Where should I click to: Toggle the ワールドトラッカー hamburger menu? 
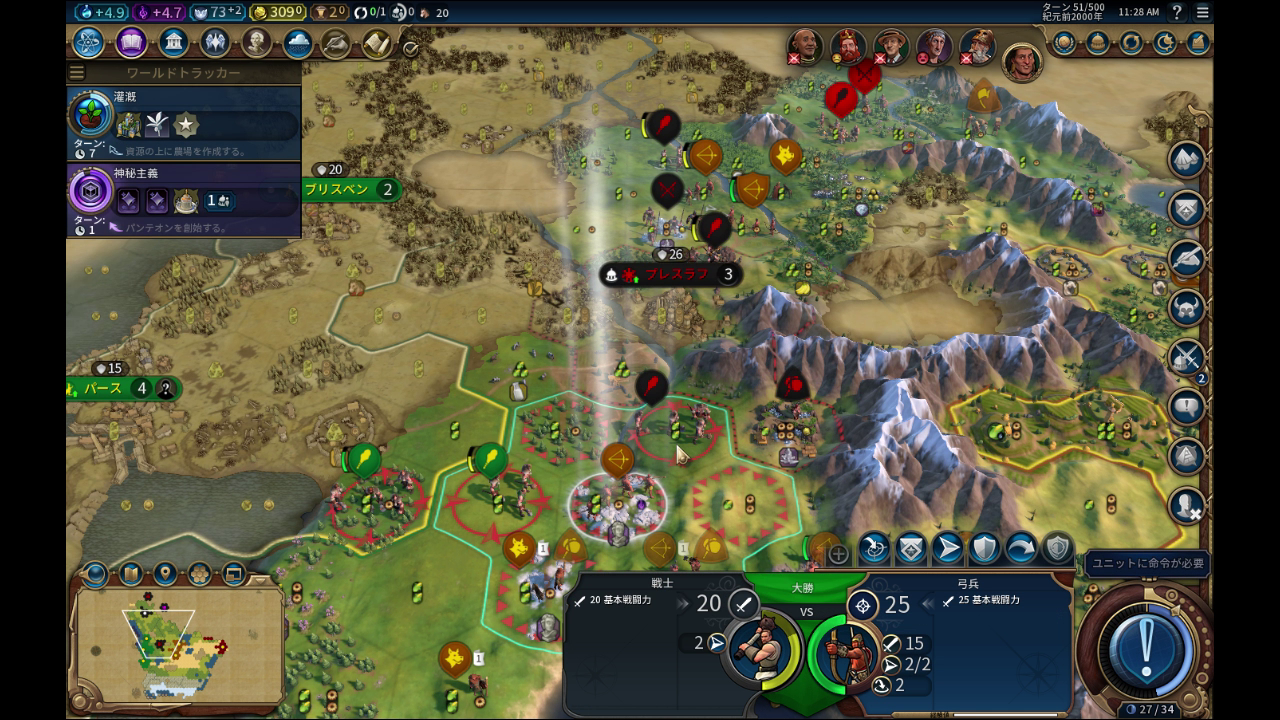(76, 73)
